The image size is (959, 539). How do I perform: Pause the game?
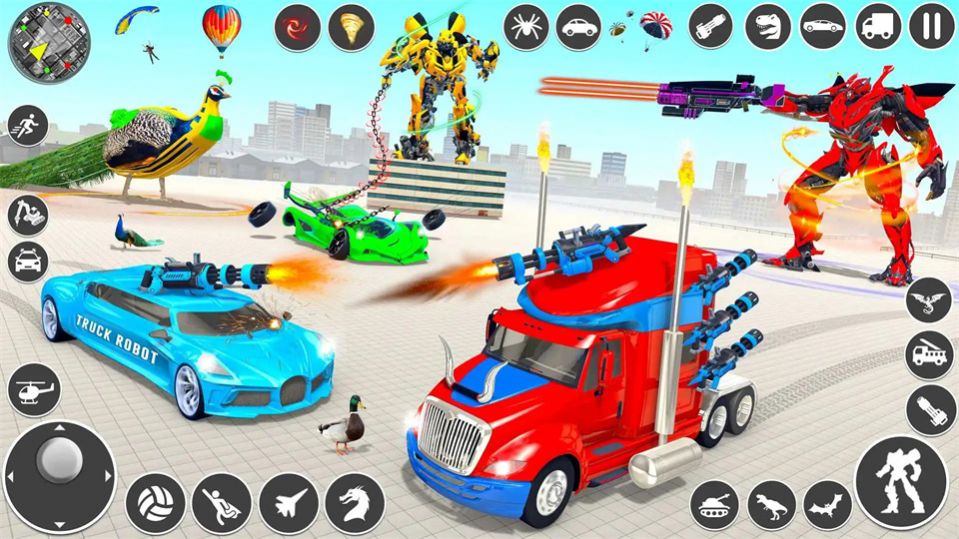tap(931, 26)
